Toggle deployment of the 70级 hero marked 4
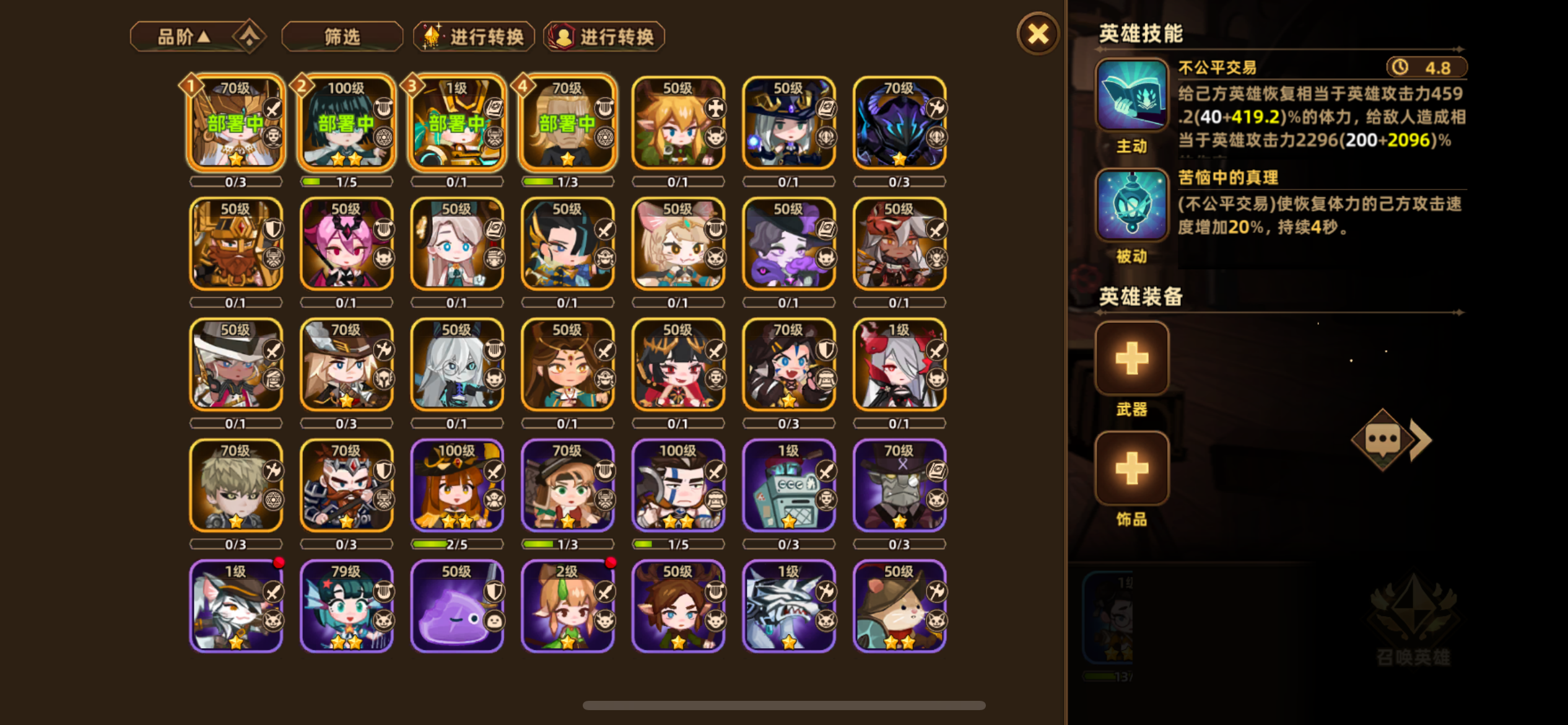The width and height of the screenshot is (1568, 725). tap(567, 124)
